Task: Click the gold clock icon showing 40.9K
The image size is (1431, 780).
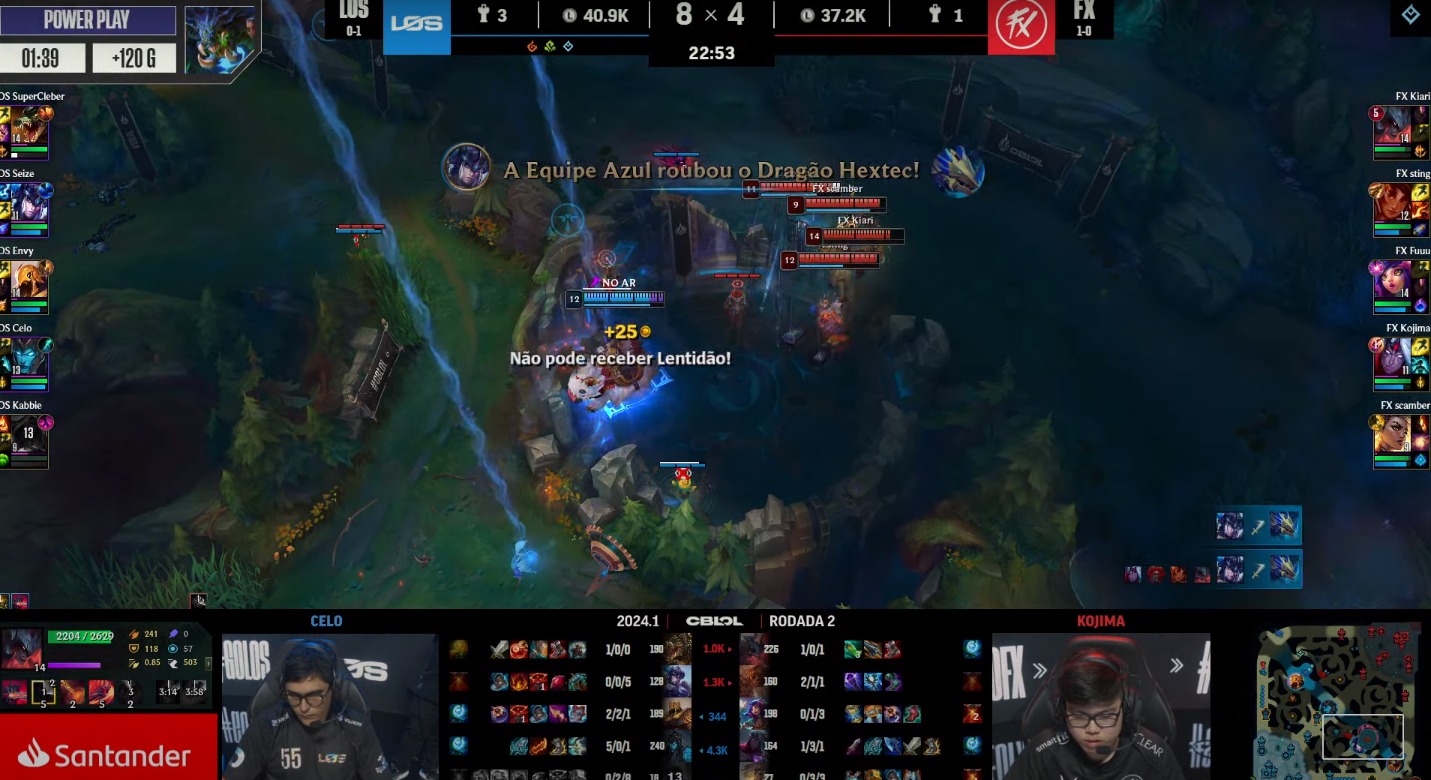Action: pos(569,15)
